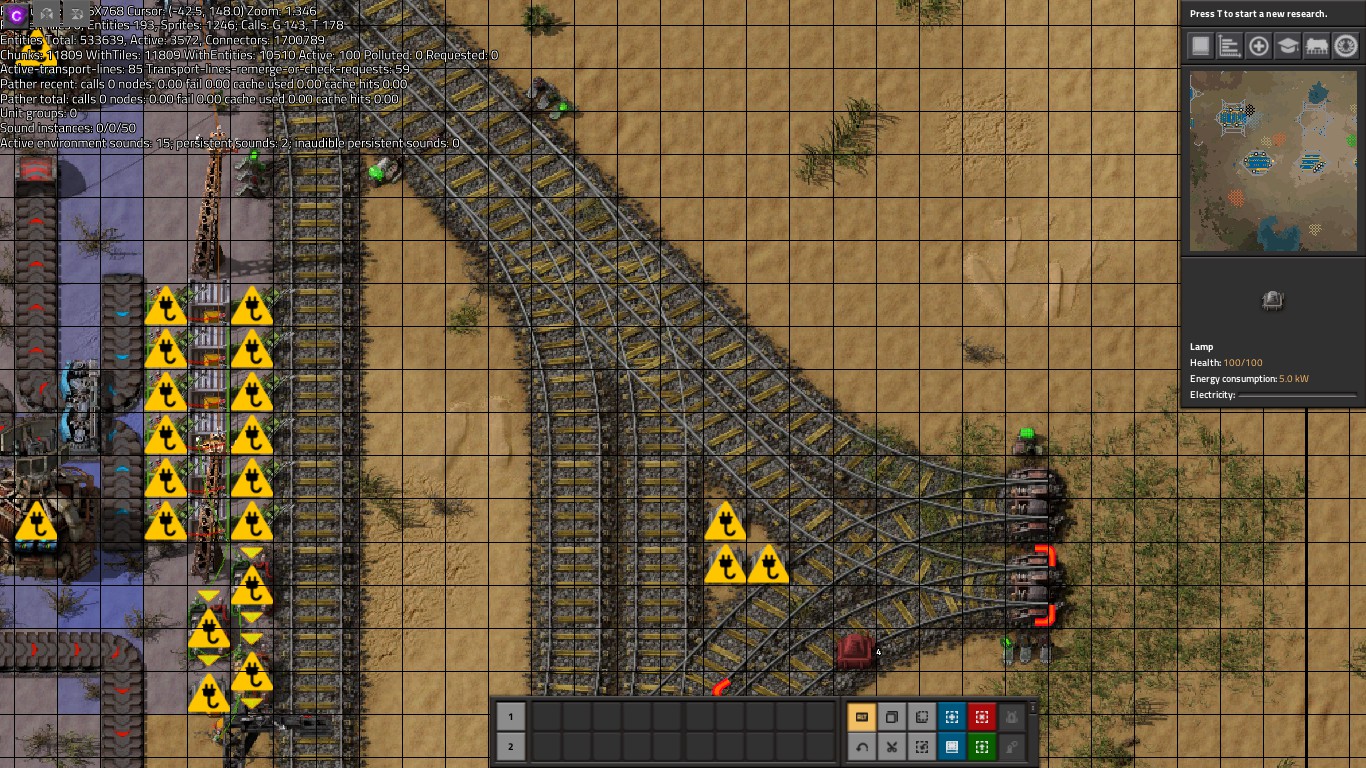Activate the red deconstruction planner shortcut
The width and height of the screenshot is (1366, 768).
click(x=982, y=717)
